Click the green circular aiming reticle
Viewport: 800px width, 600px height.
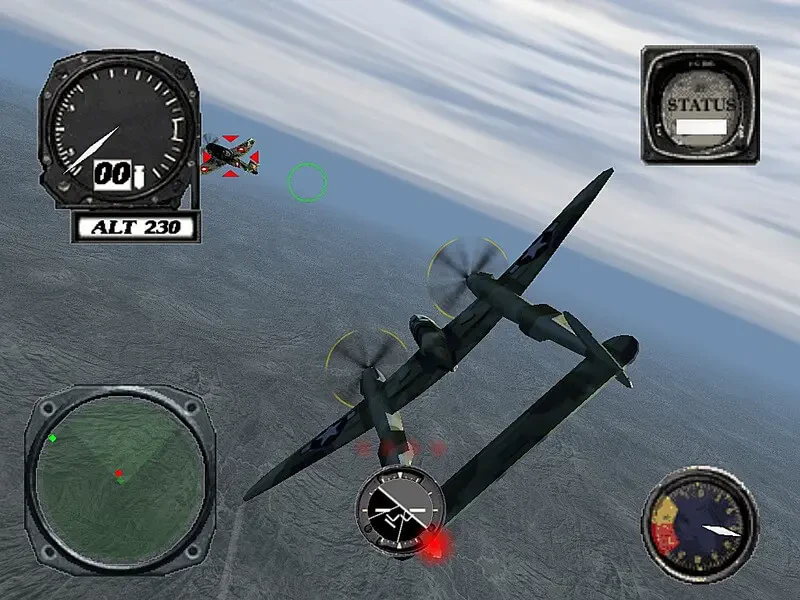[307, 182]
